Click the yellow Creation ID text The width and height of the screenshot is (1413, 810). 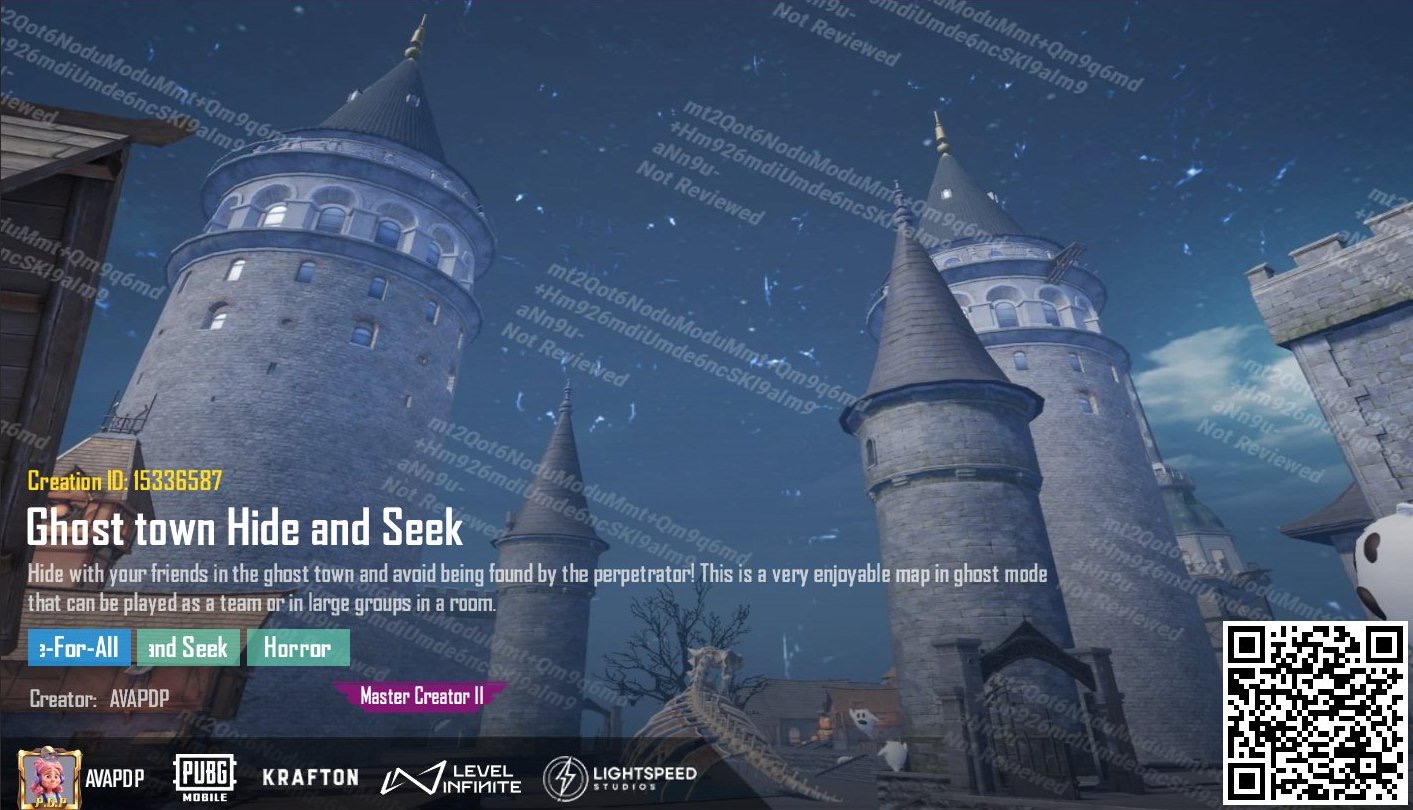click(x=125, y=481)
